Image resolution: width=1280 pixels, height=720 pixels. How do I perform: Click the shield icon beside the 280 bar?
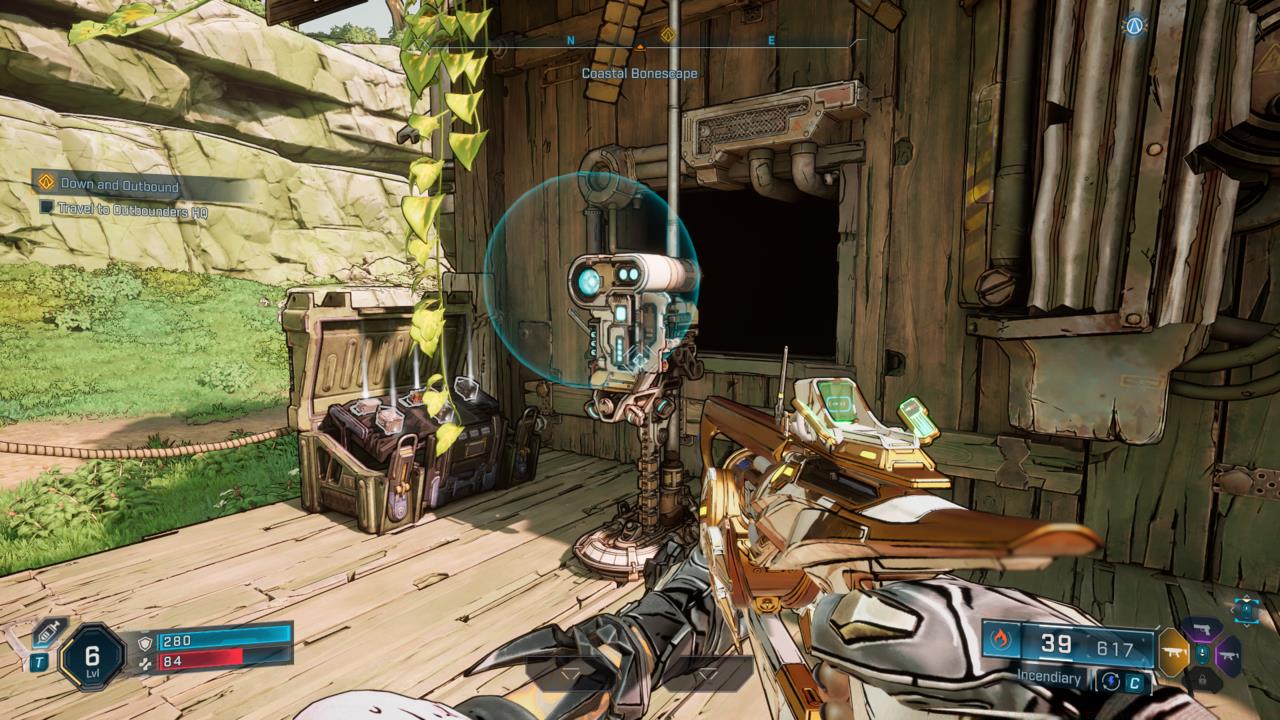point(146,643)
